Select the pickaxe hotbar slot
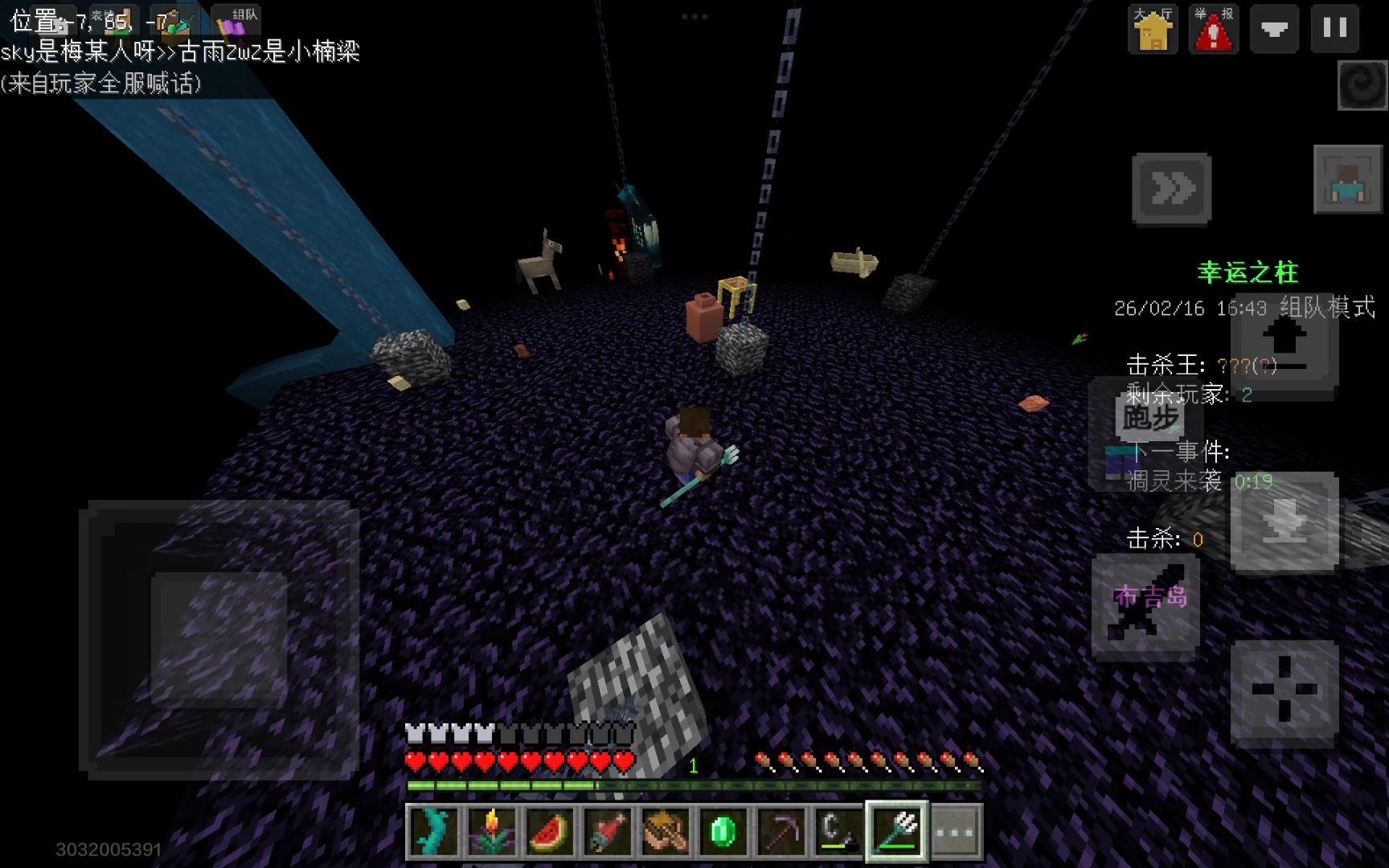Image resolution: width=1389 pixels, height=868 pixels. (781, 831)
